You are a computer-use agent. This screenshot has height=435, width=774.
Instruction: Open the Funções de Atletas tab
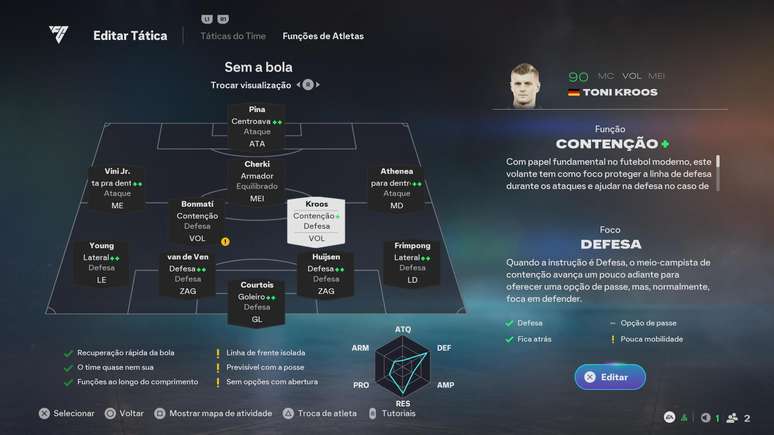point(323,36)
